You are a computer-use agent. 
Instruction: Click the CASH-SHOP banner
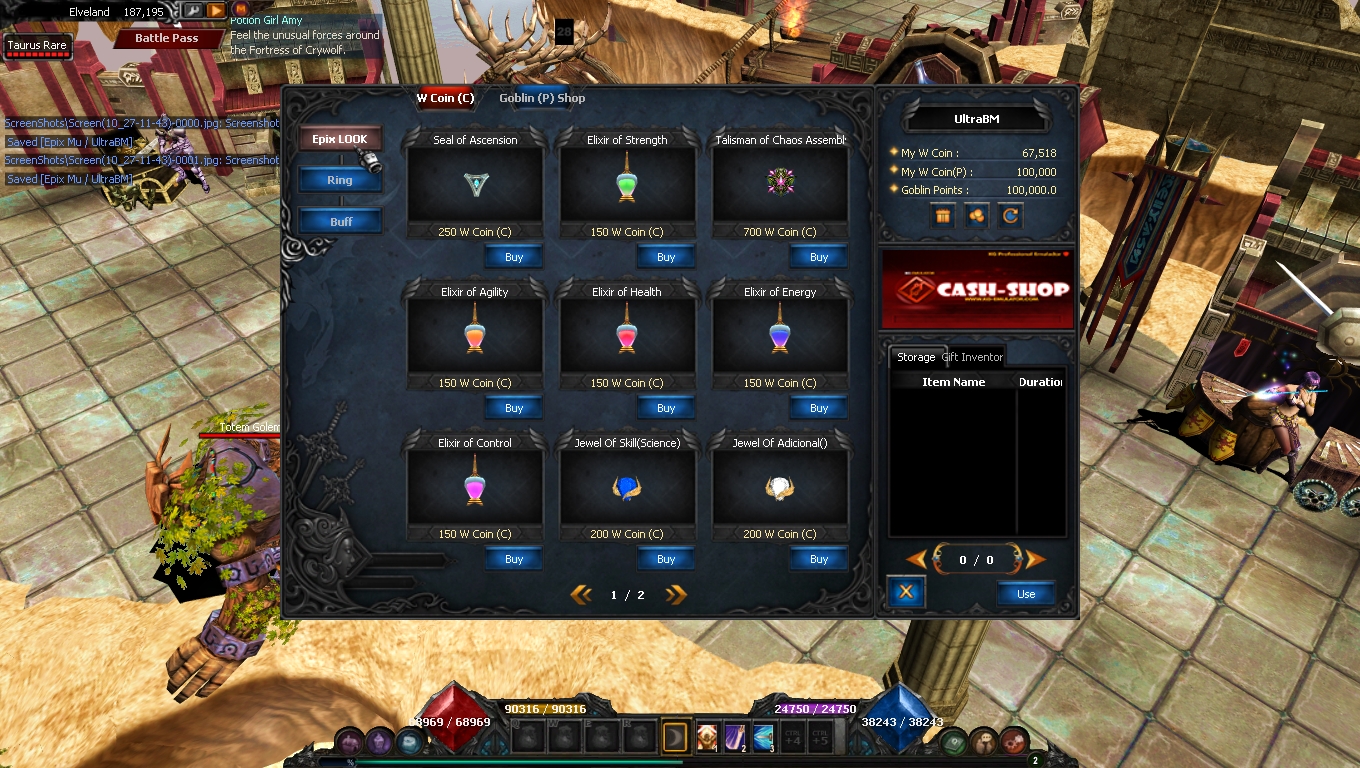(x=977, y=290)
